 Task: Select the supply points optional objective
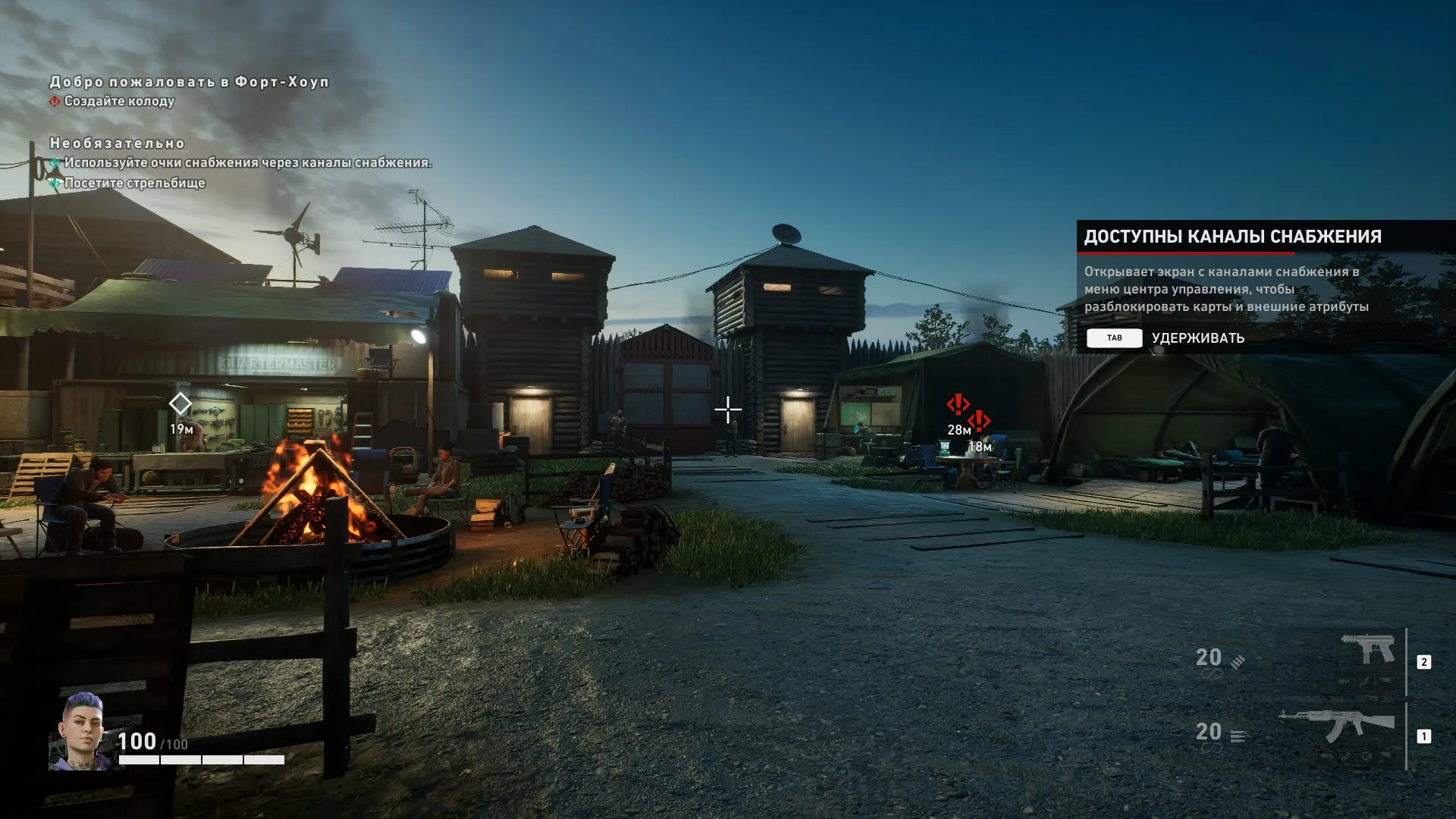click(247, 163)
